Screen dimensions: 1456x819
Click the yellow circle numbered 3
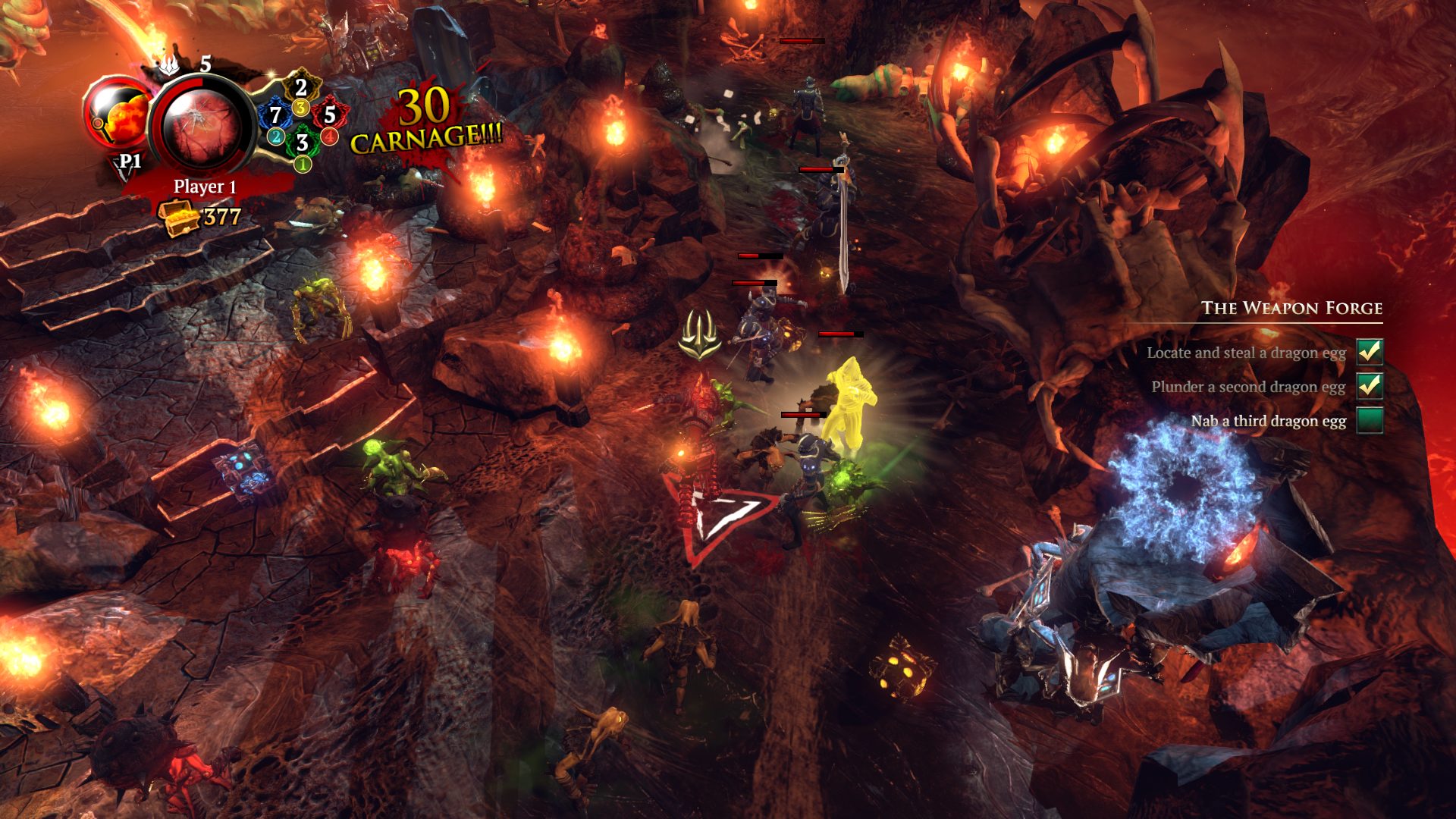point(301,106)
